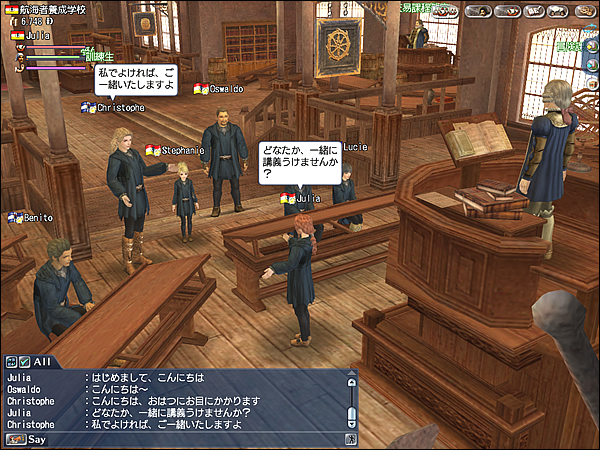Toggle the All chat filter checkbox
The height and width of the screenshot is (450, 600).
click(x=24, y=361)
